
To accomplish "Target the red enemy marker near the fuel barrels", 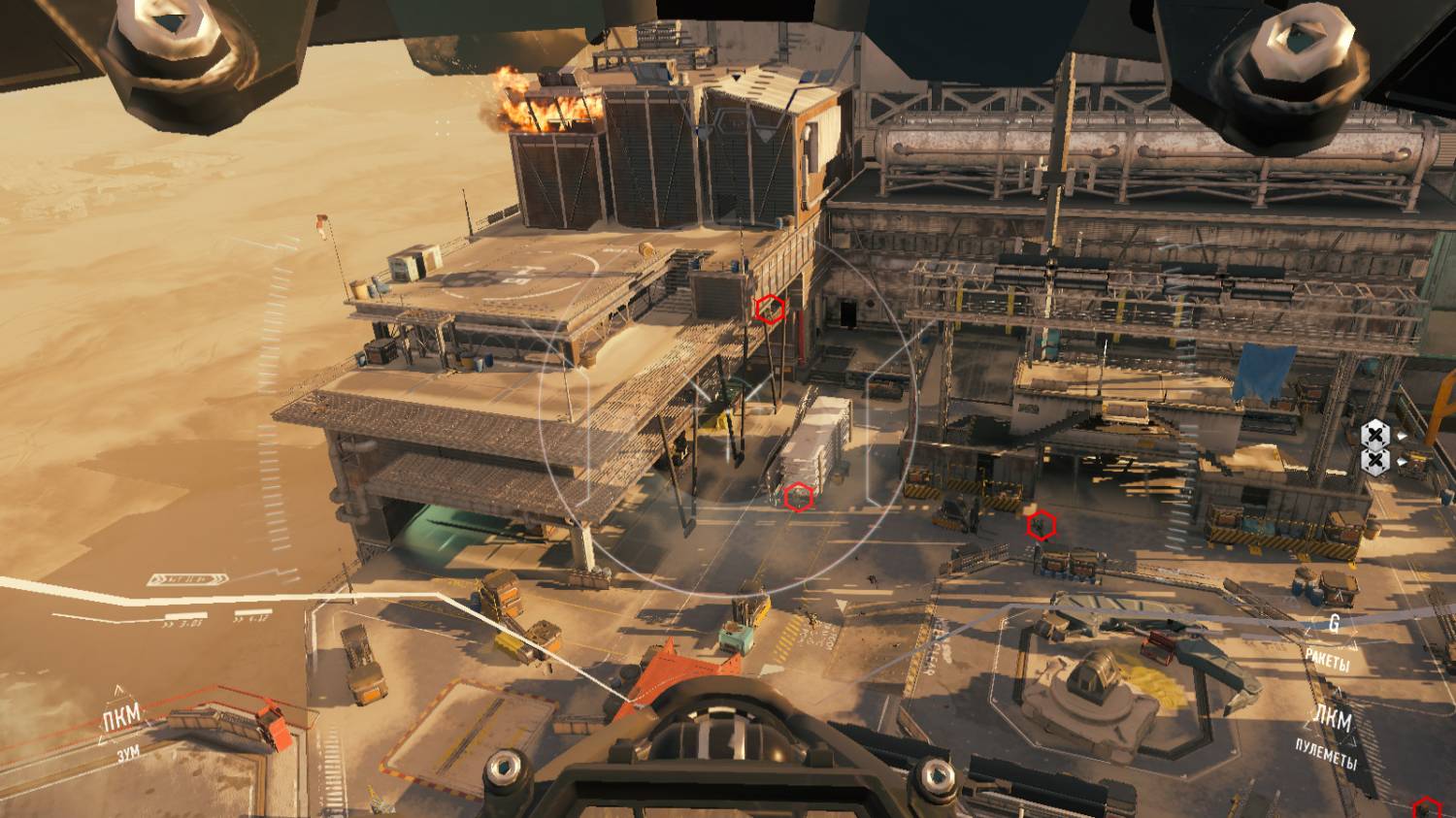I will pos(1042,526).
